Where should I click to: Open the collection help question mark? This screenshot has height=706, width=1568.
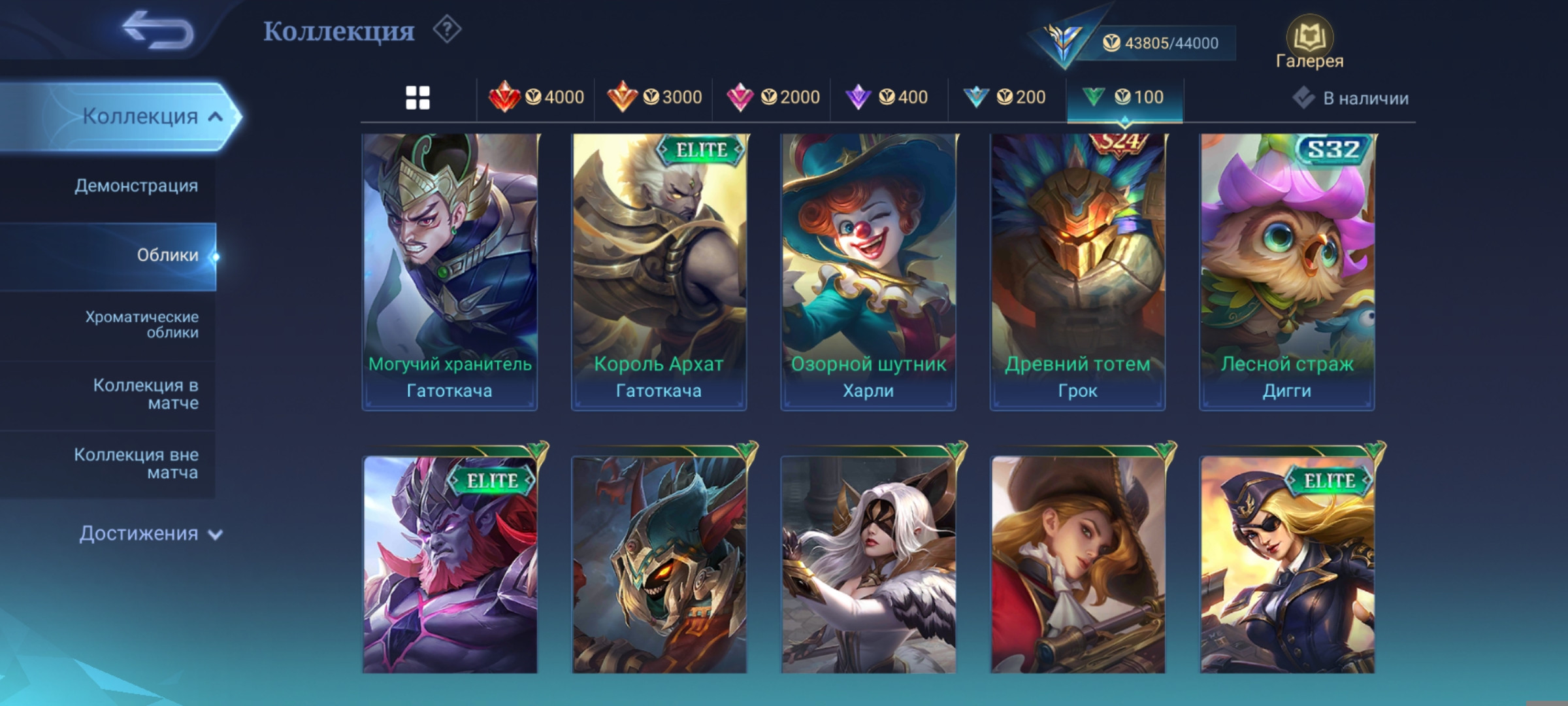[448, 30]
